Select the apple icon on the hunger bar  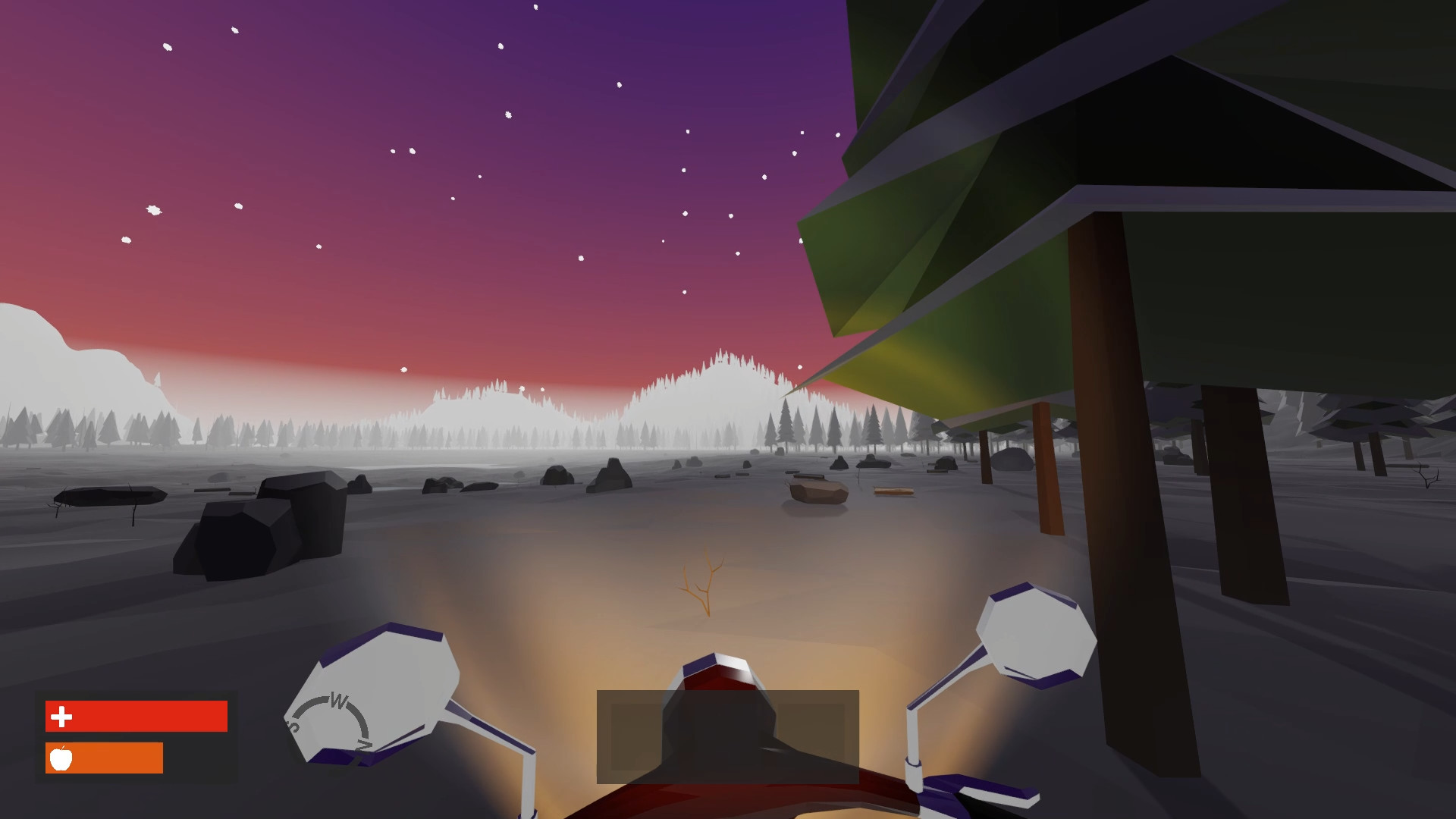62,757
